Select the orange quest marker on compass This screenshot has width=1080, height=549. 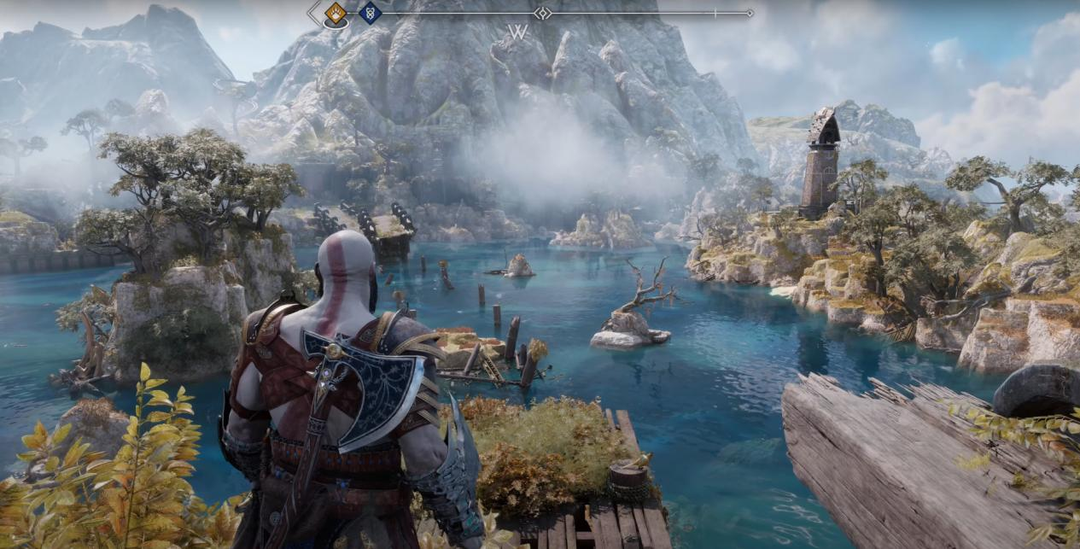click(x=336, y=13)
